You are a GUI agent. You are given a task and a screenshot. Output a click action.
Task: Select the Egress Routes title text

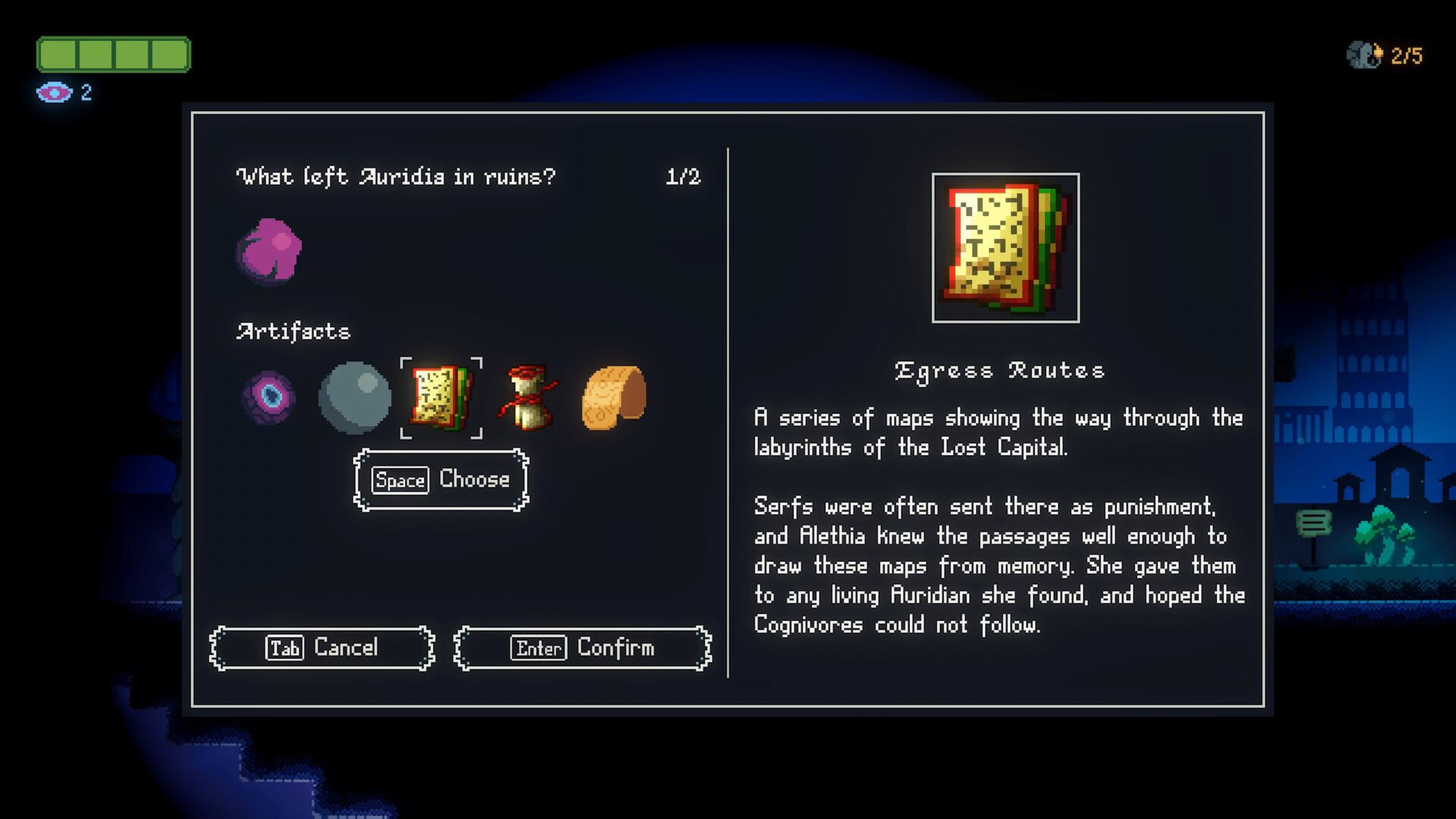pos(999,370)
